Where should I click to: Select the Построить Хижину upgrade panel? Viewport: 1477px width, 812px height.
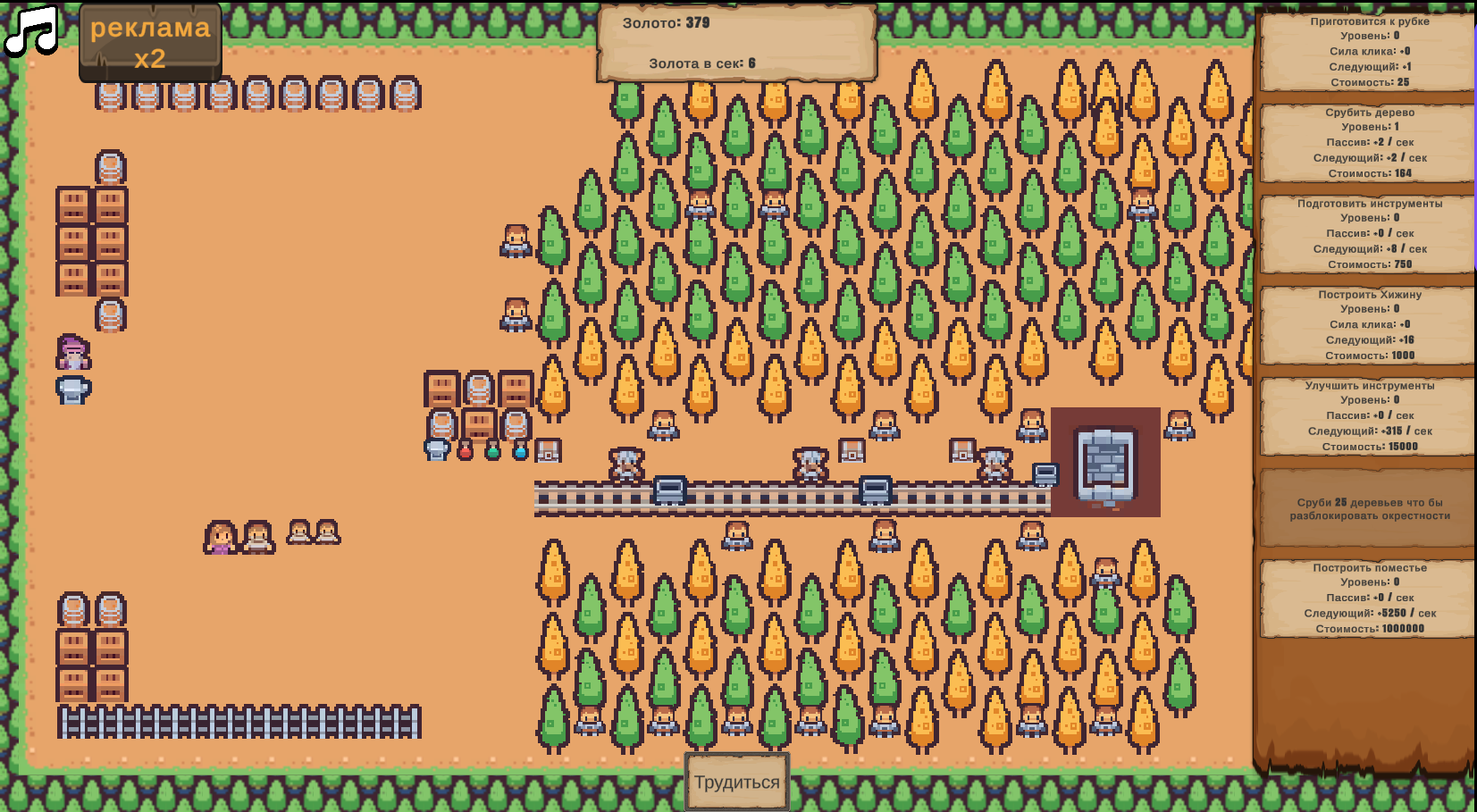coord(1367,326)
